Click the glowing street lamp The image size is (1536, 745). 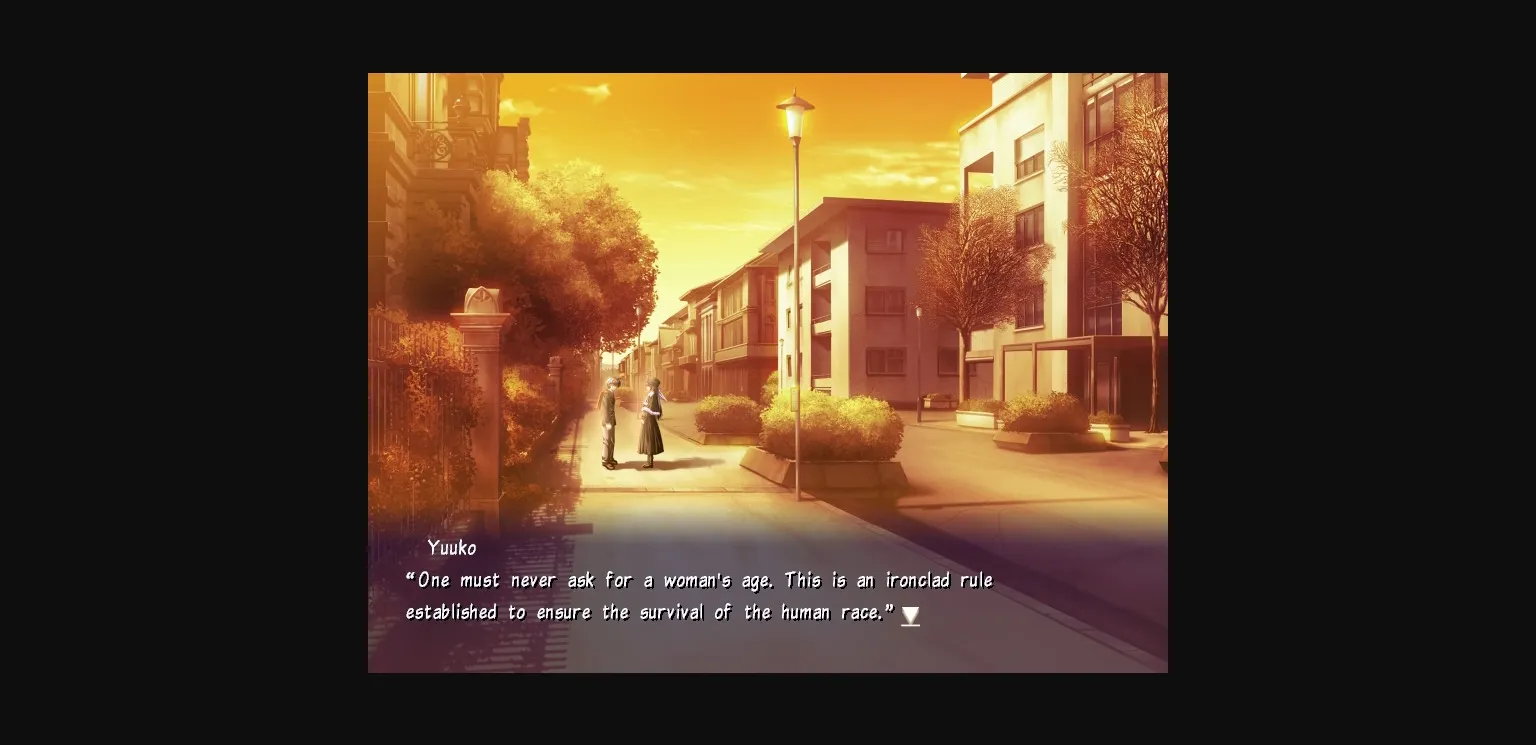(795, 113)
